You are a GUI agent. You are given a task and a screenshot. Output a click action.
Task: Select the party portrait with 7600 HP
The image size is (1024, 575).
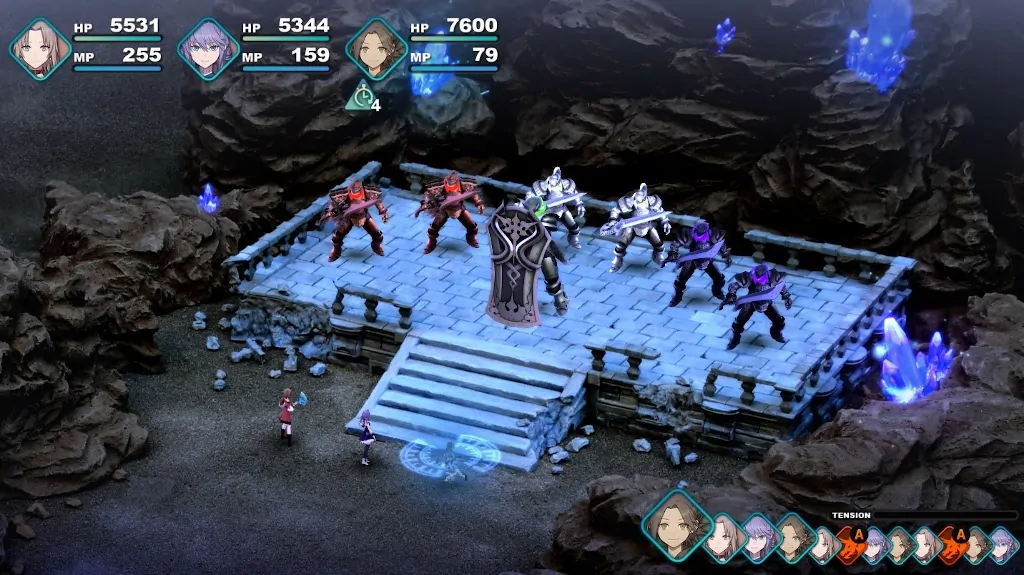376,47
